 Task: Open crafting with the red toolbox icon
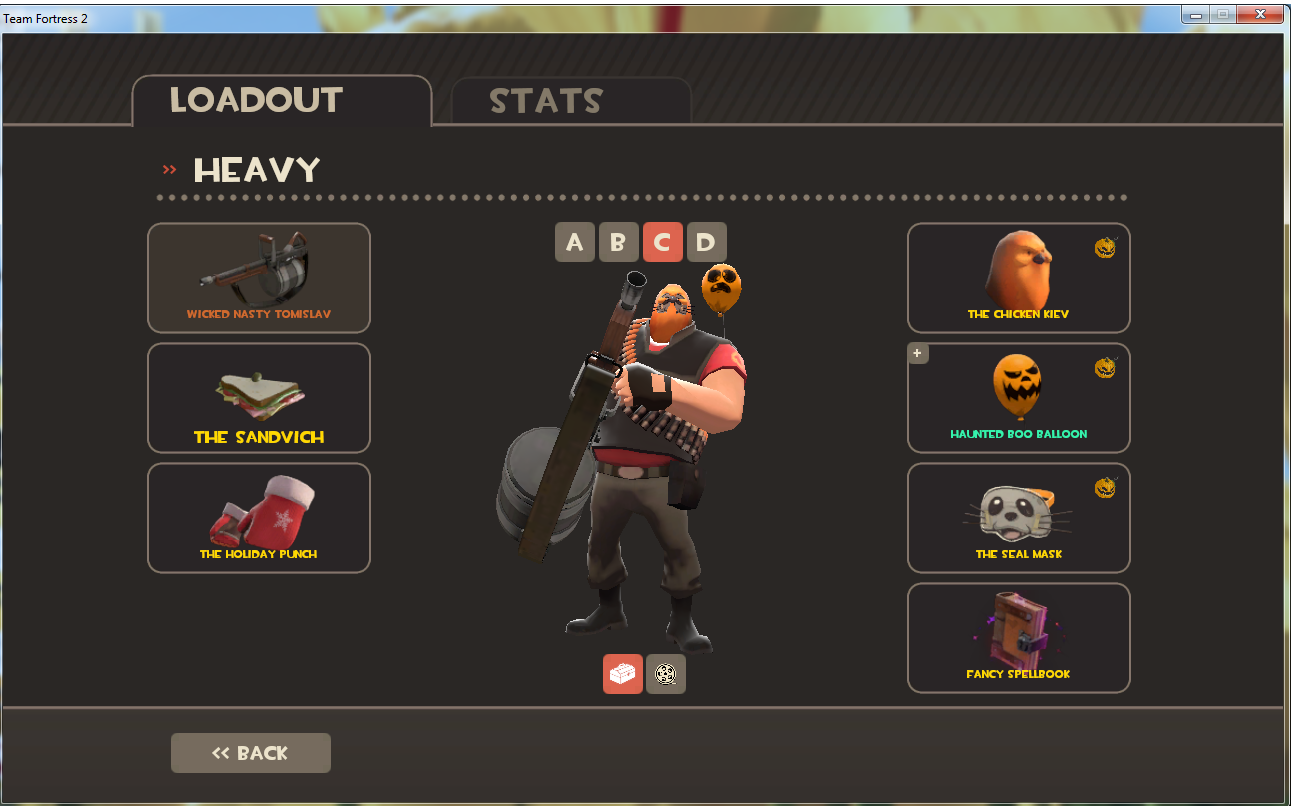623,673
